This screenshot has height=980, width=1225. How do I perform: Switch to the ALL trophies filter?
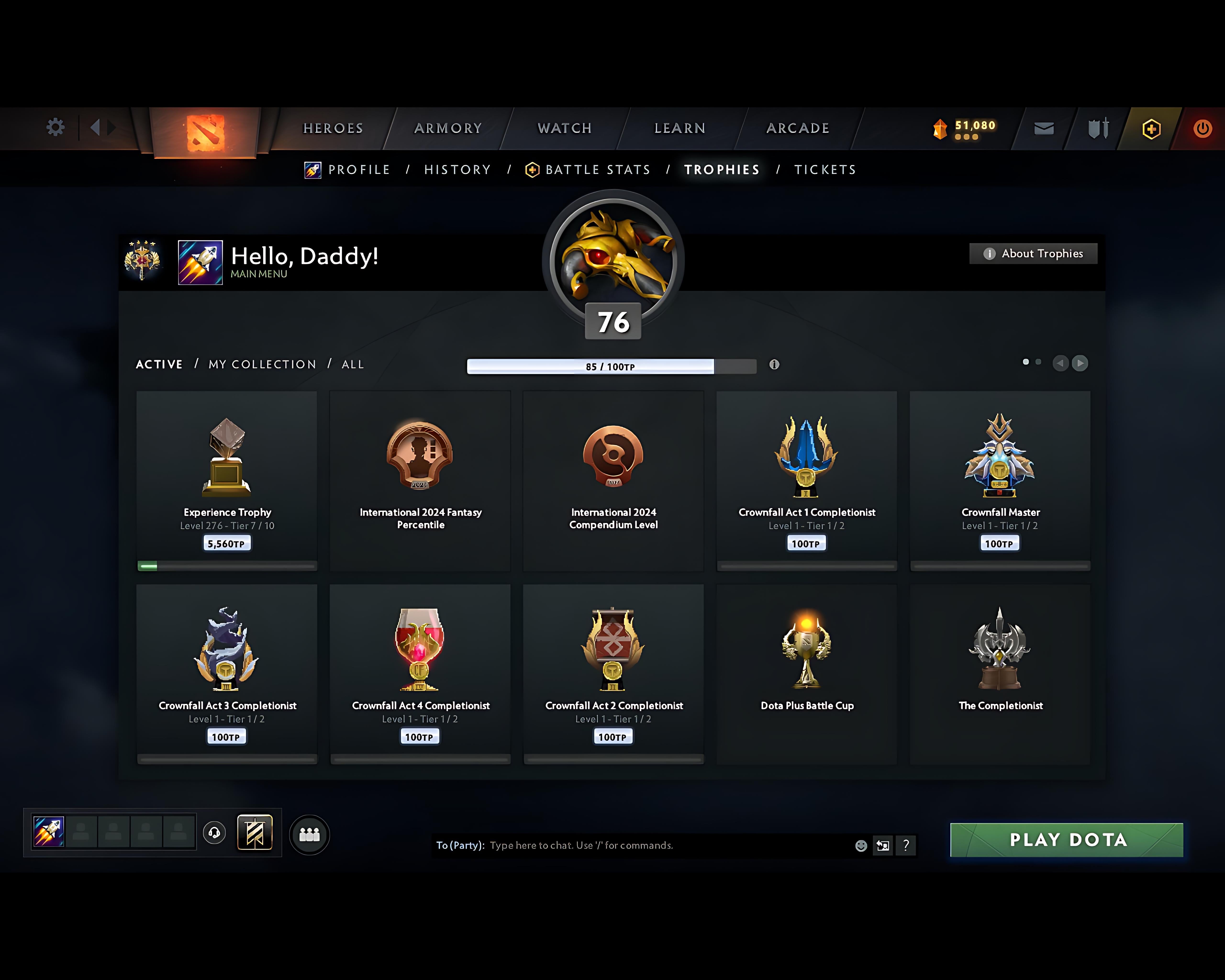point(352,364)
